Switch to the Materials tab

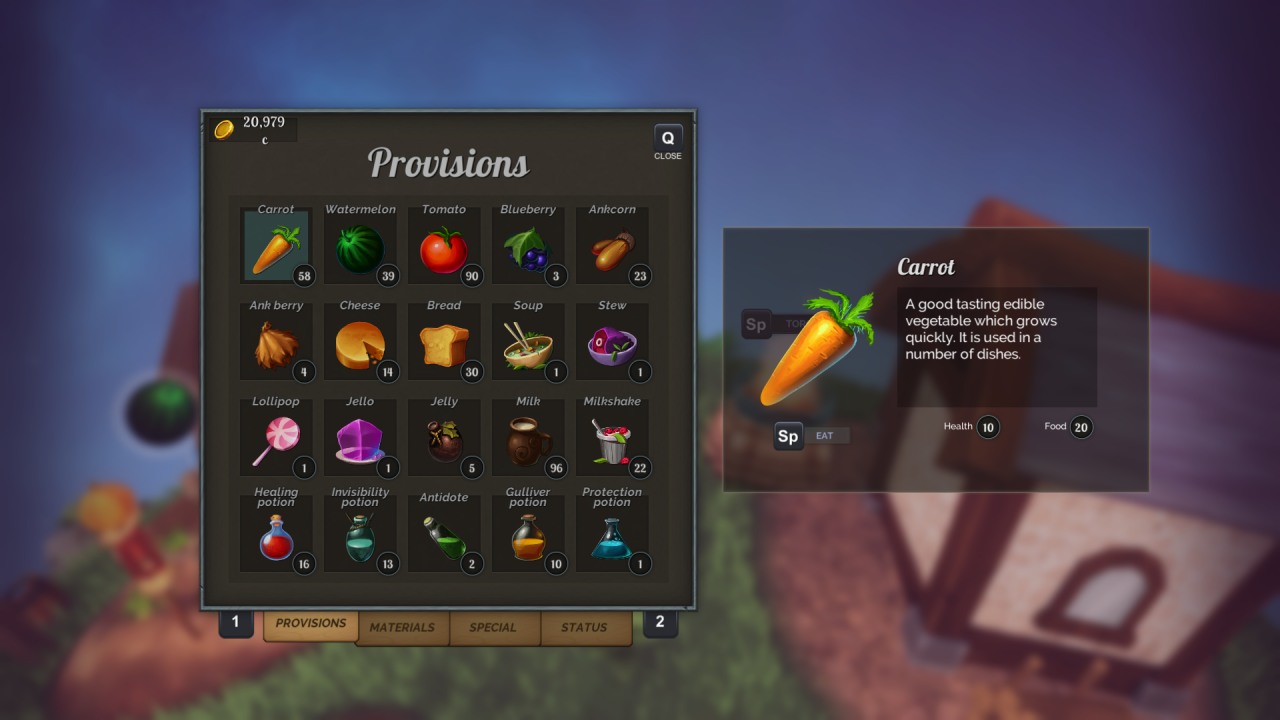point(402,628)
